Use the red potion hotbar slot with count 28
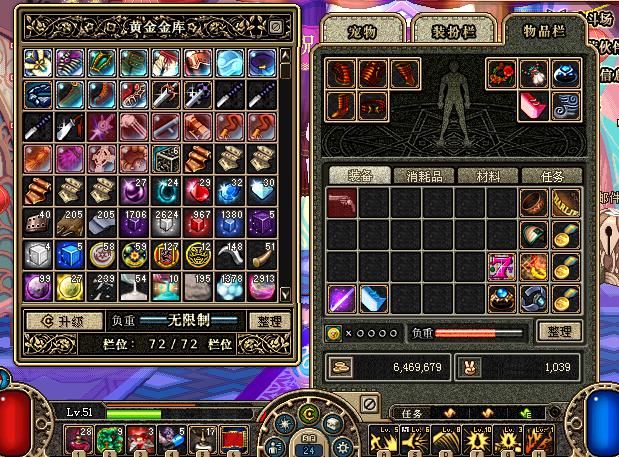This screenshot has height=457, width=619. pos(76,437)
